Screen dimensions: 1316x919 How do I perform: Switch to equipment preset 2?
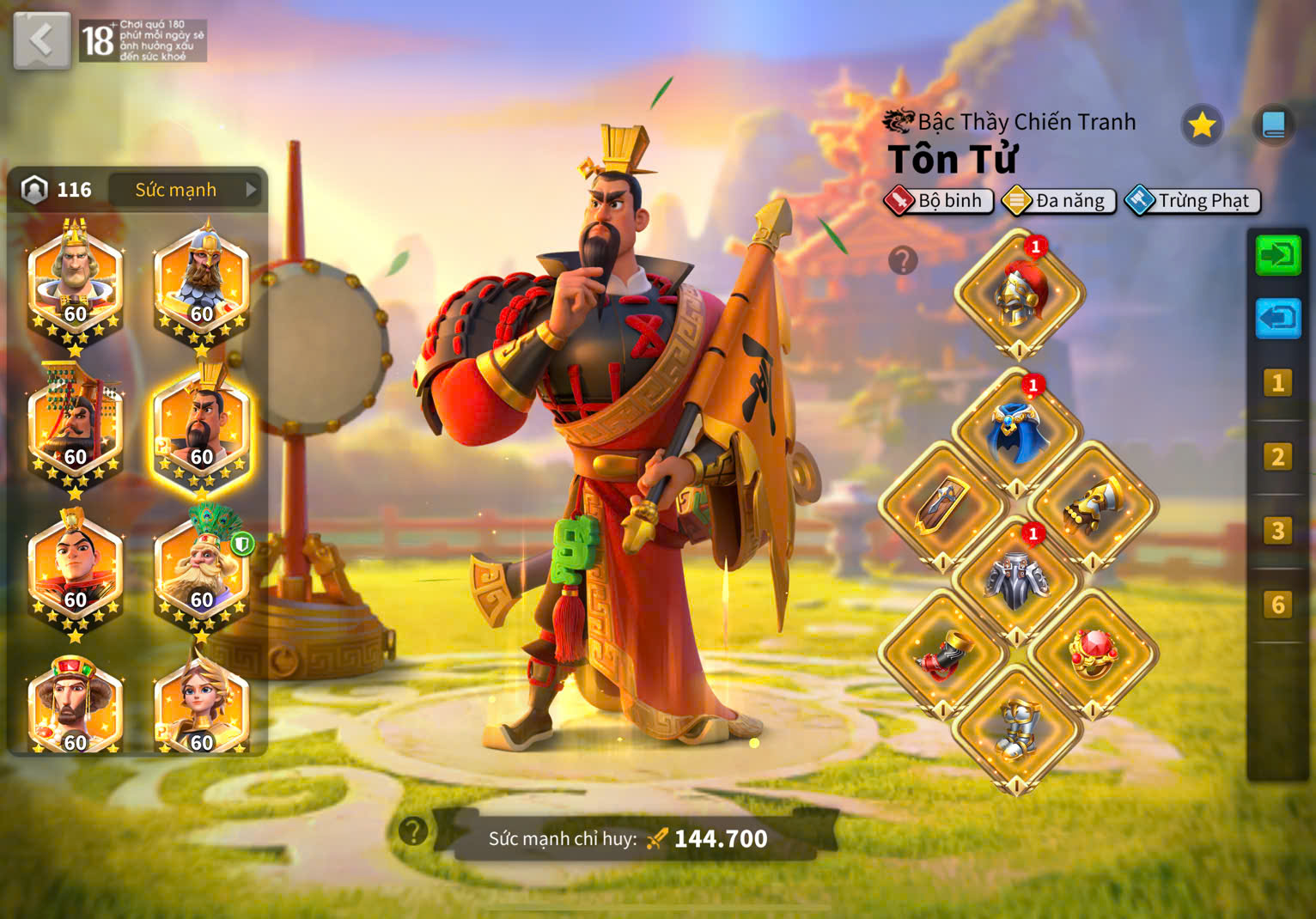coord(1278,457)
